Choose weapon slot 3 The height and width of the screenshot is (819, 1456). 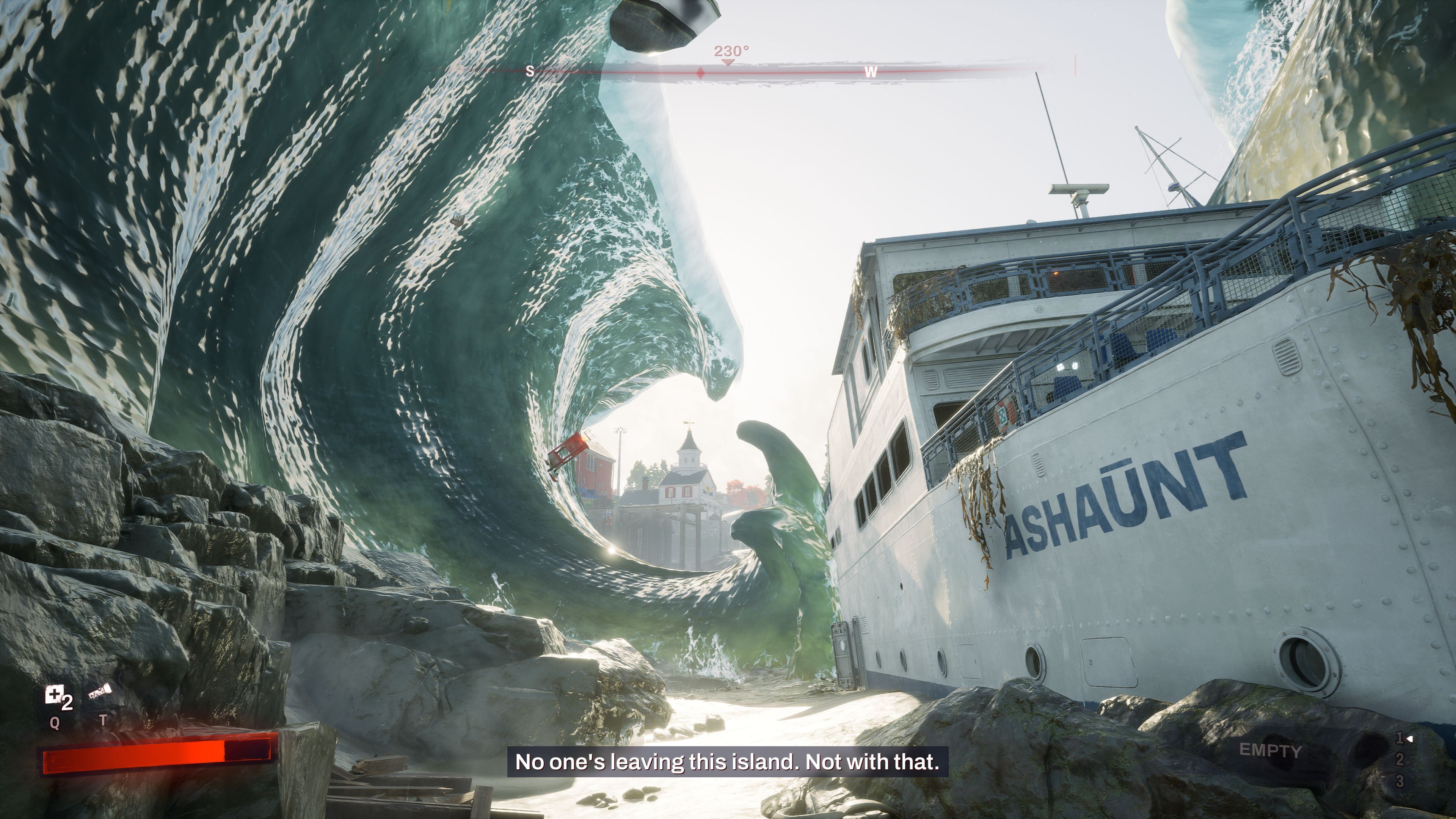click(x=1400, y=781)
